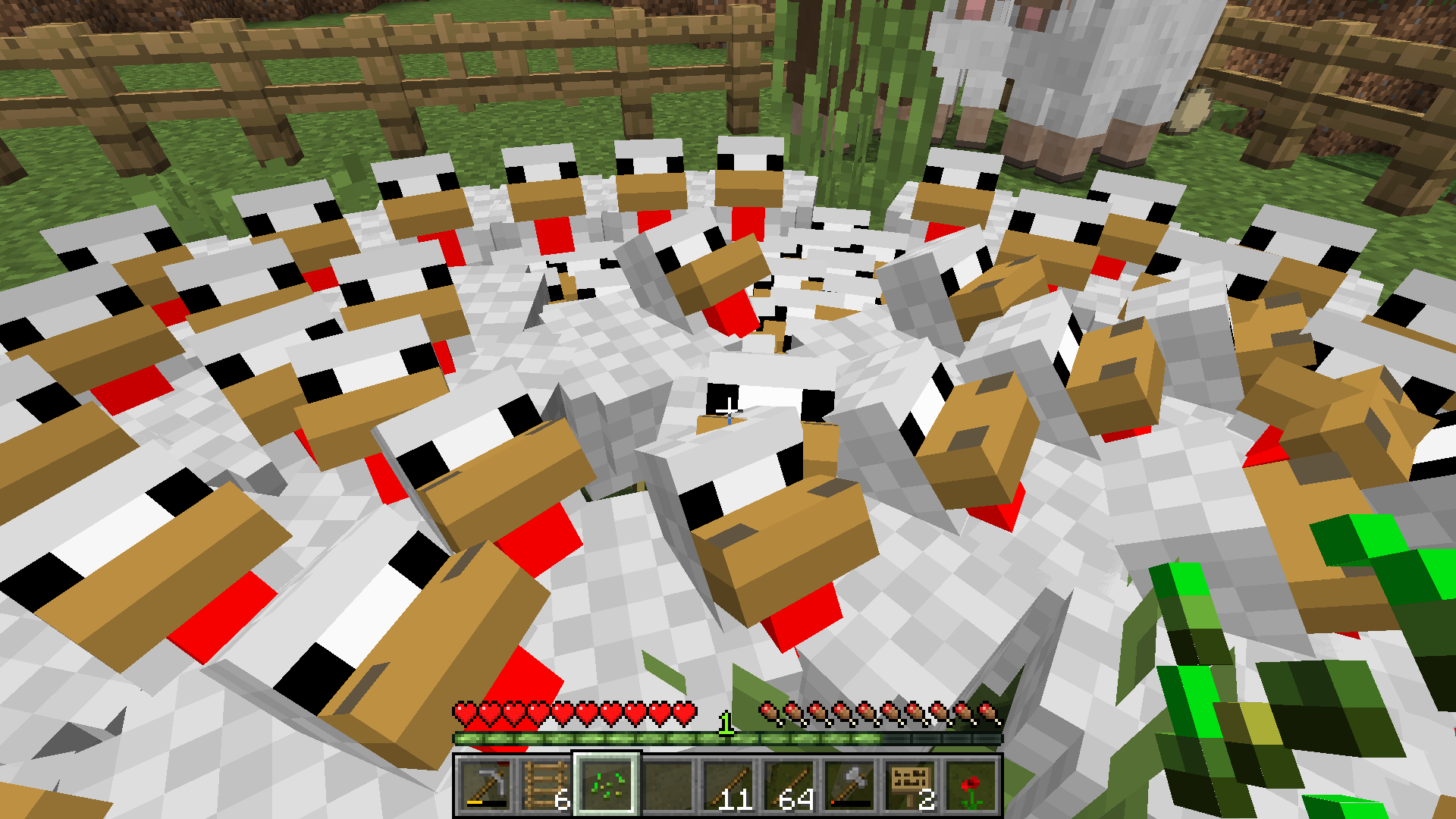
Task: Select the red poppy flower slot
Action: 971,786
